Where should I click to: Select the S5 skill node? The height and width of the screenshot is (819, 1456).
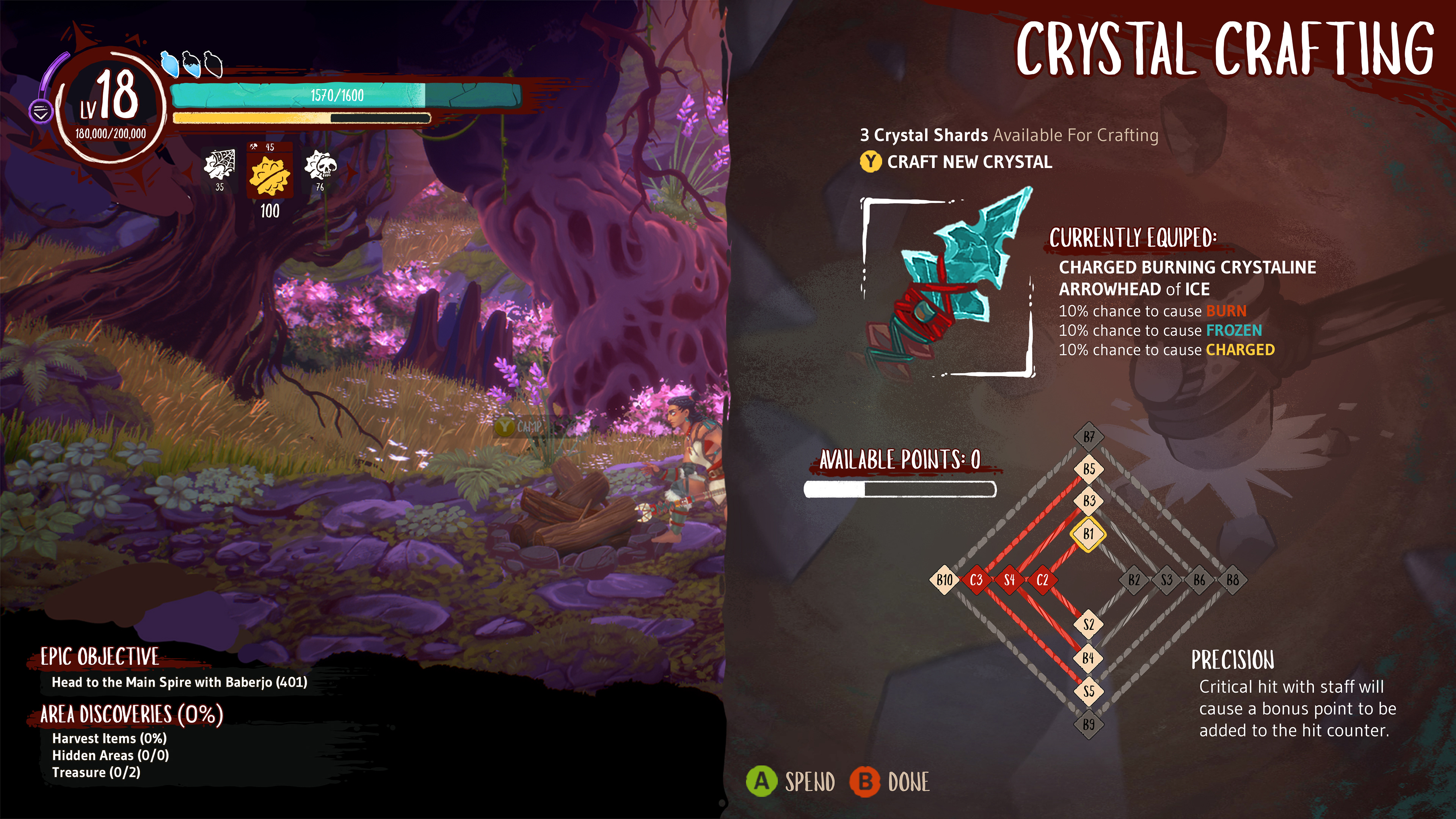1089,691
